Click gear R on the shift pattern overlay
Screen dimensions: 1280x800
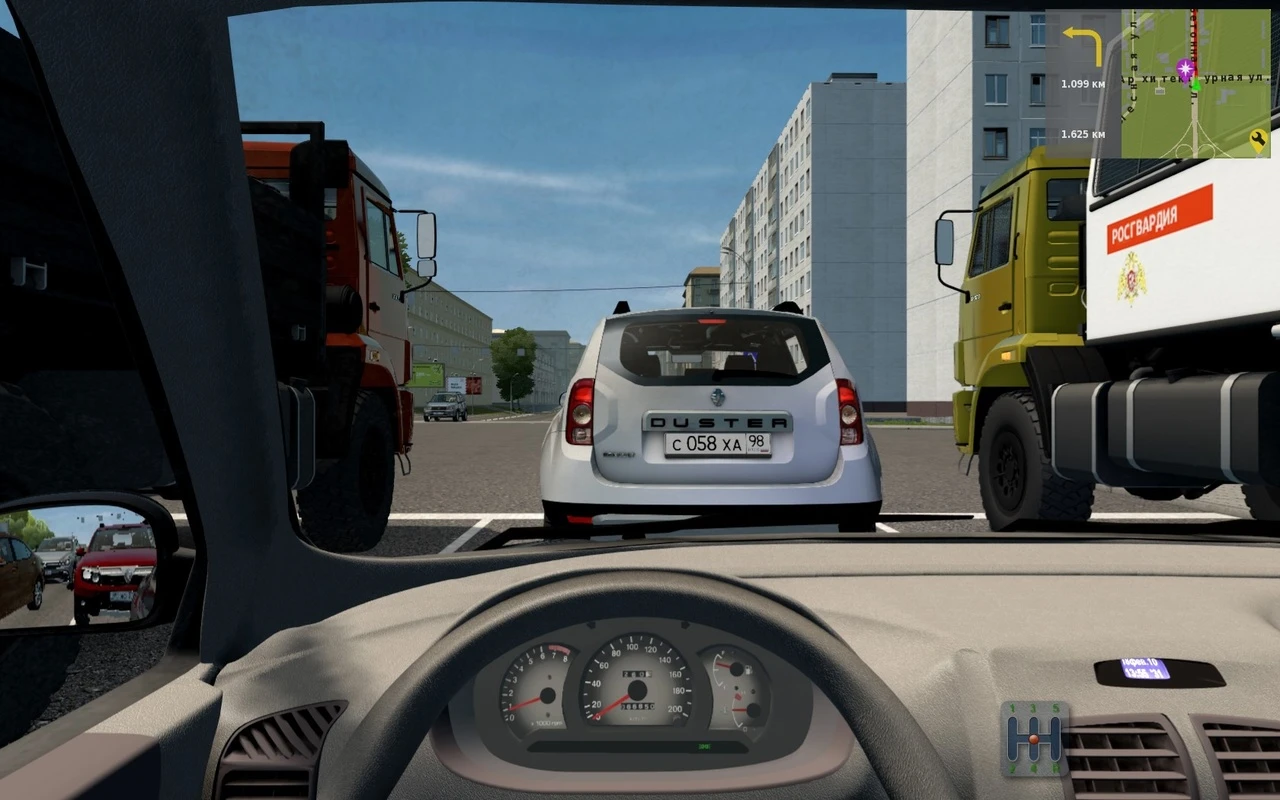1055,768
